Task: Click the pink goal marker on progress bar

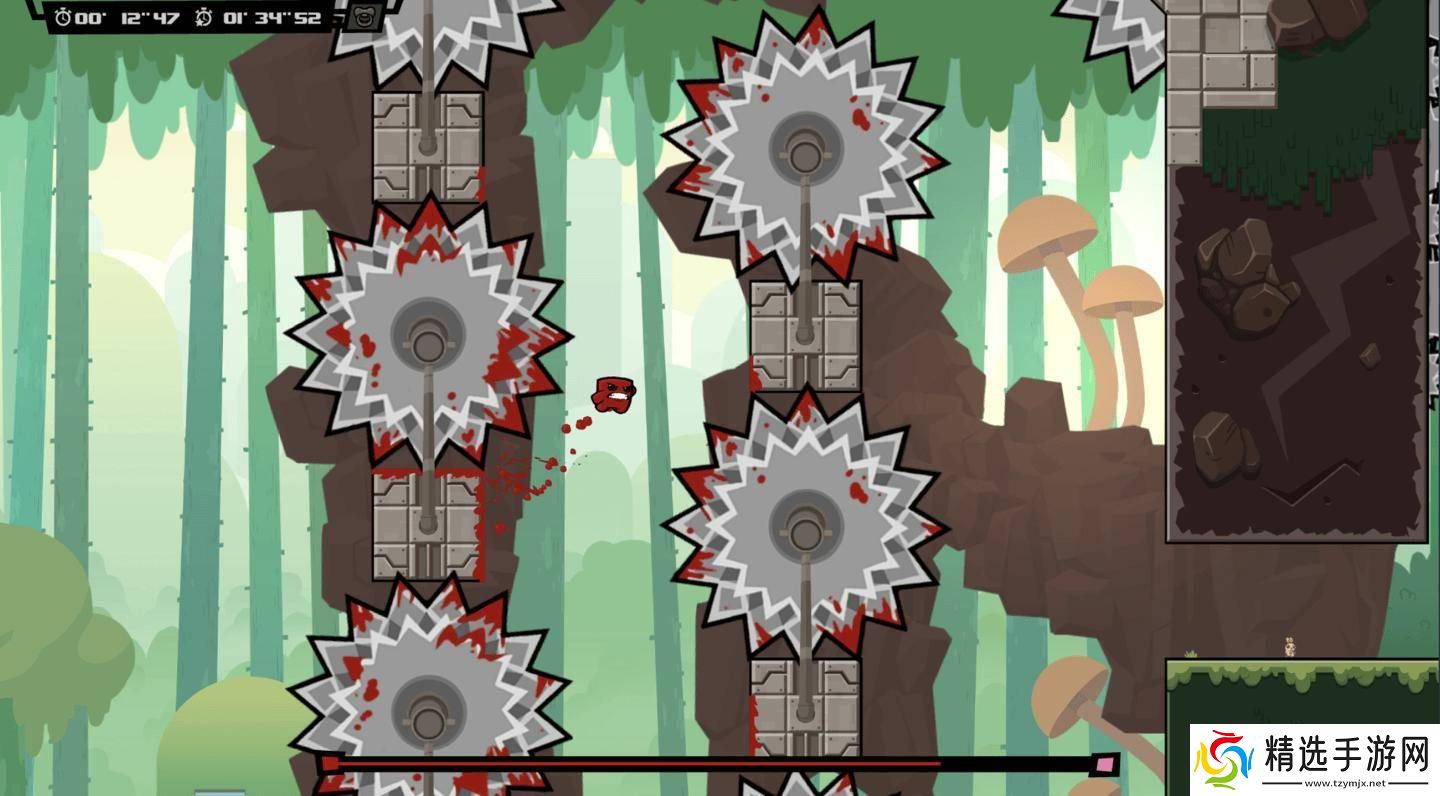Action: 1105,765
